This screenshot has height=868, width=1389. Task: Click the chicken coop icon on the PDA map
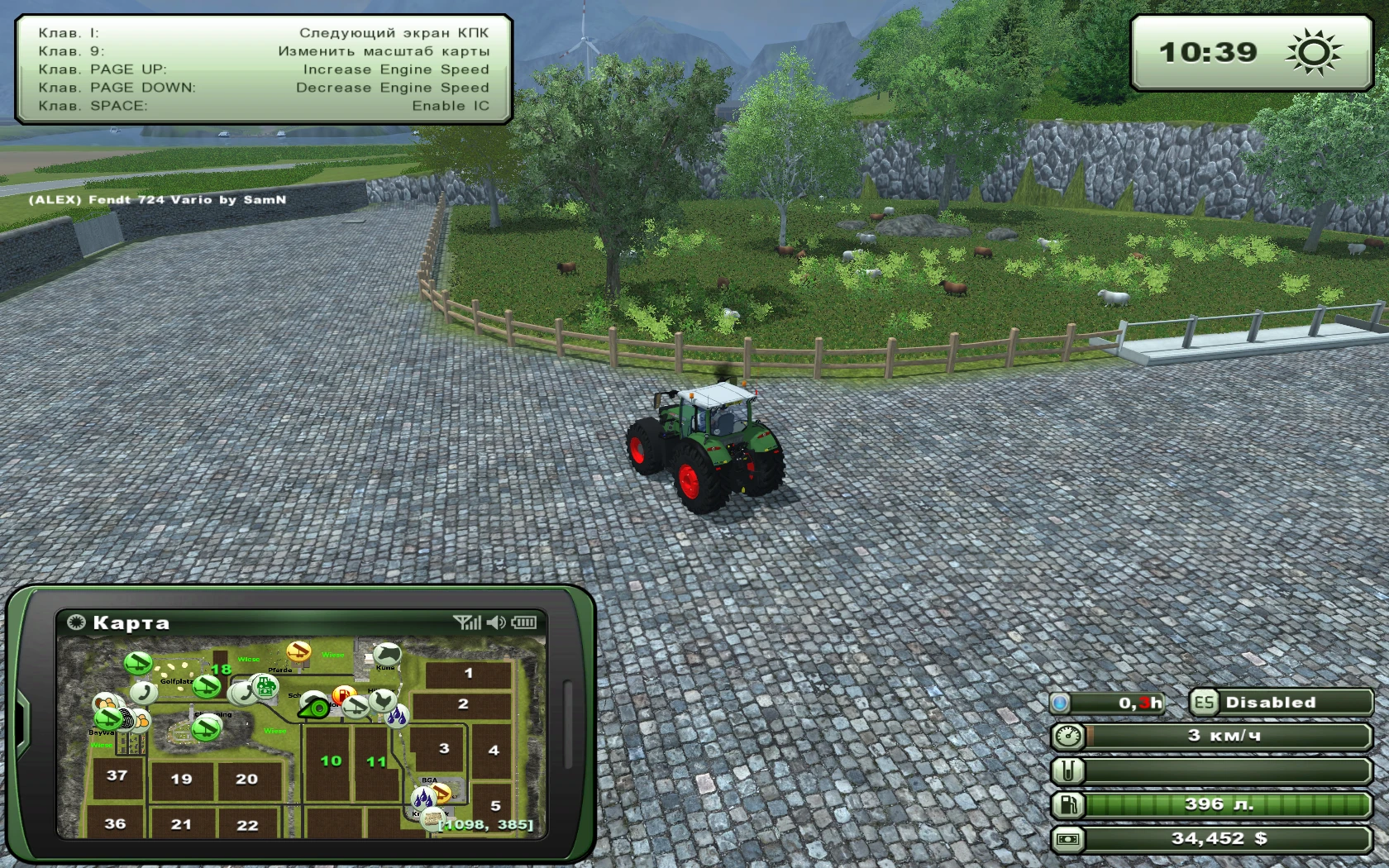pyautogui.click(x=382, y=702)
